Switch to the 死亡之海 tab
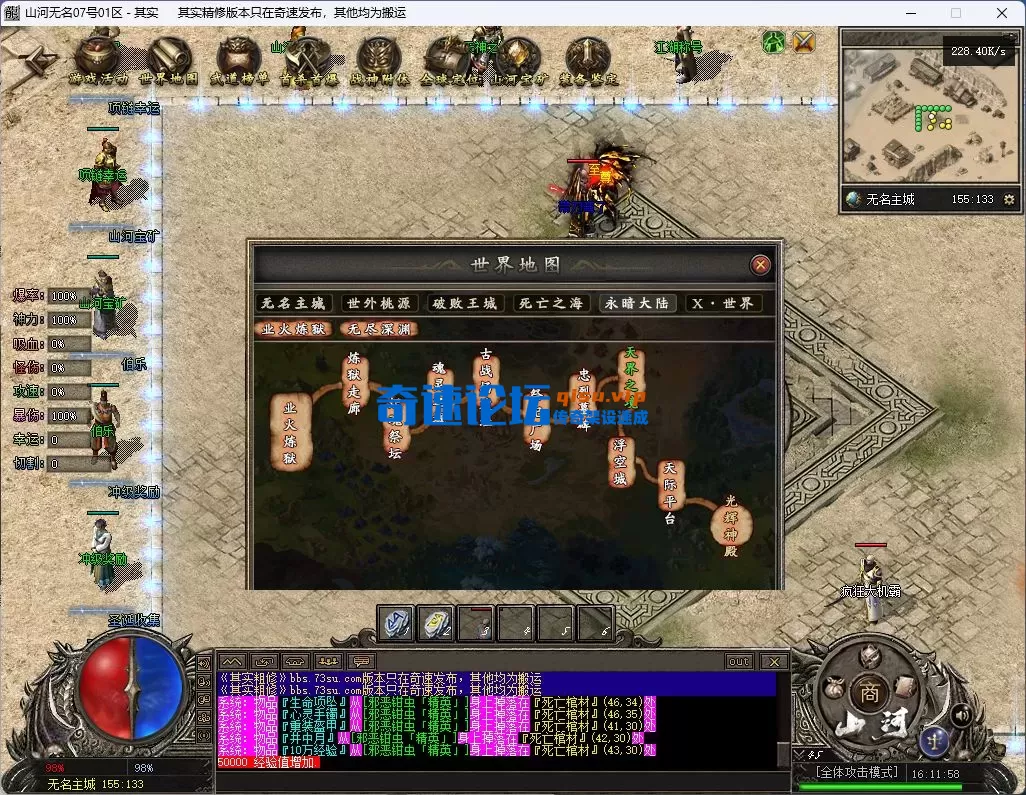The image size is (1026, 795). click(x=550, y=303)
